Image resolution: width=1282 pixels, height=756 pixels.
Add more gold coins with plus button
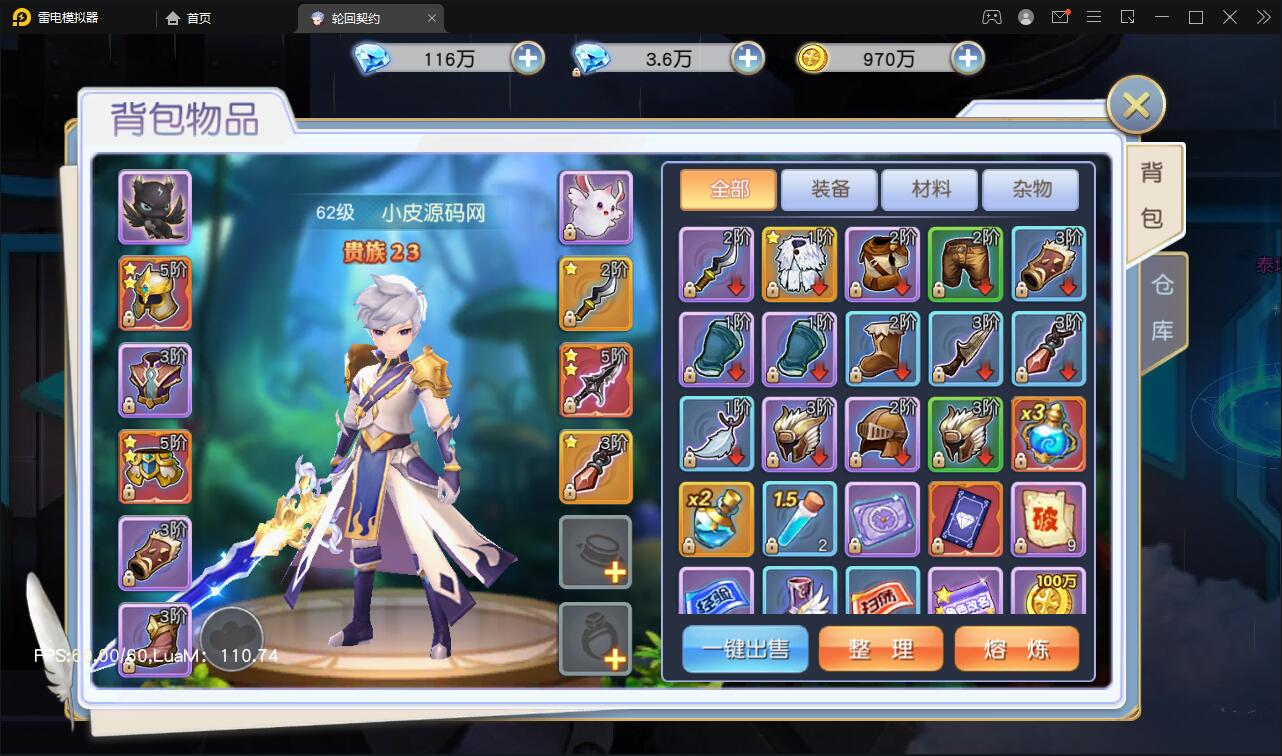click(967, 59)
